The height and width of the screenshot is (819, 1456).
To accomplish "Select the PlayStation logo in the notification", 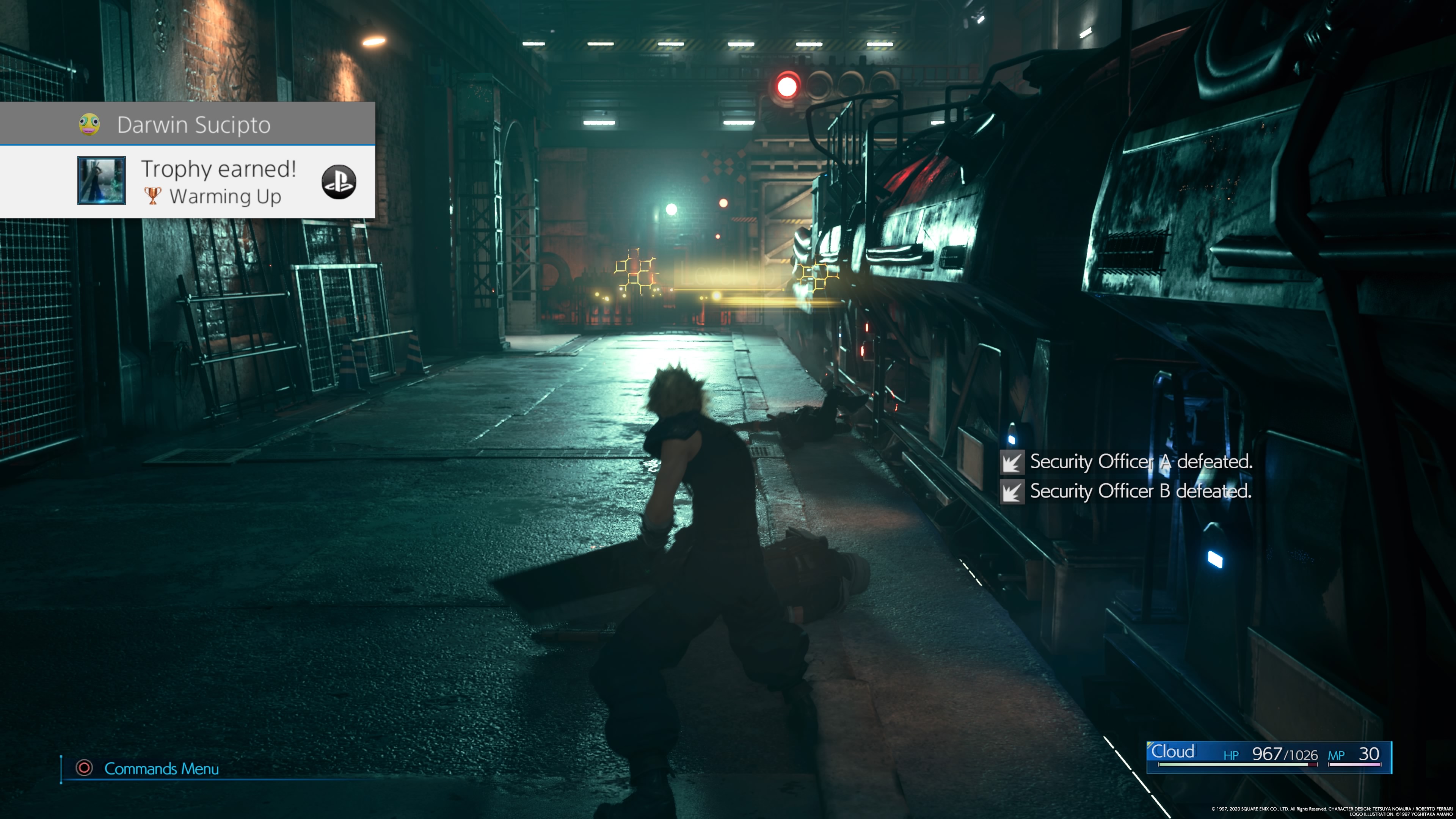I will pyautogui.click(x=339, y=182).
